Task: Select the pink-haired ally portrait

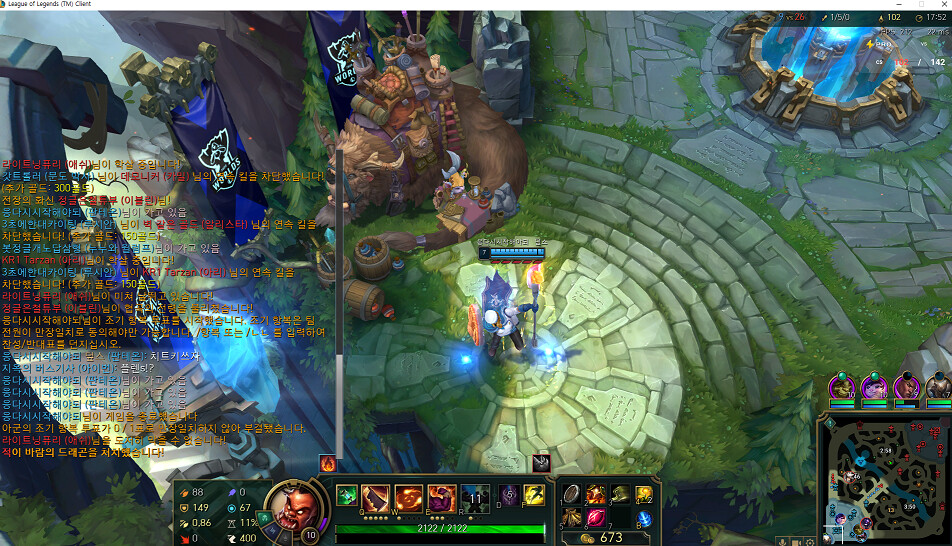Action: (x=874, y=386)
